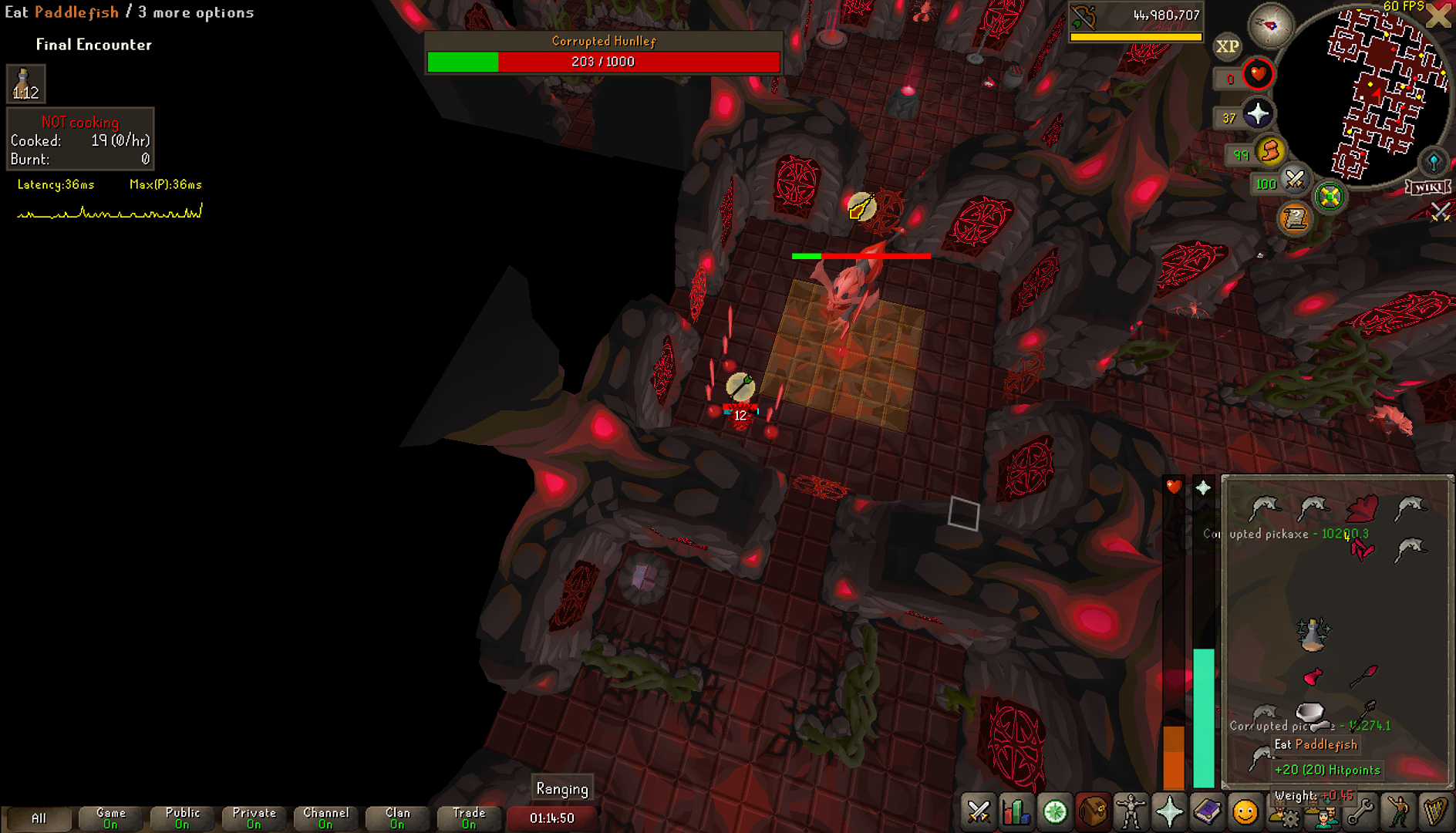1456x833 pixels.
Task: Click the compass to face north
Action: 1270,25
